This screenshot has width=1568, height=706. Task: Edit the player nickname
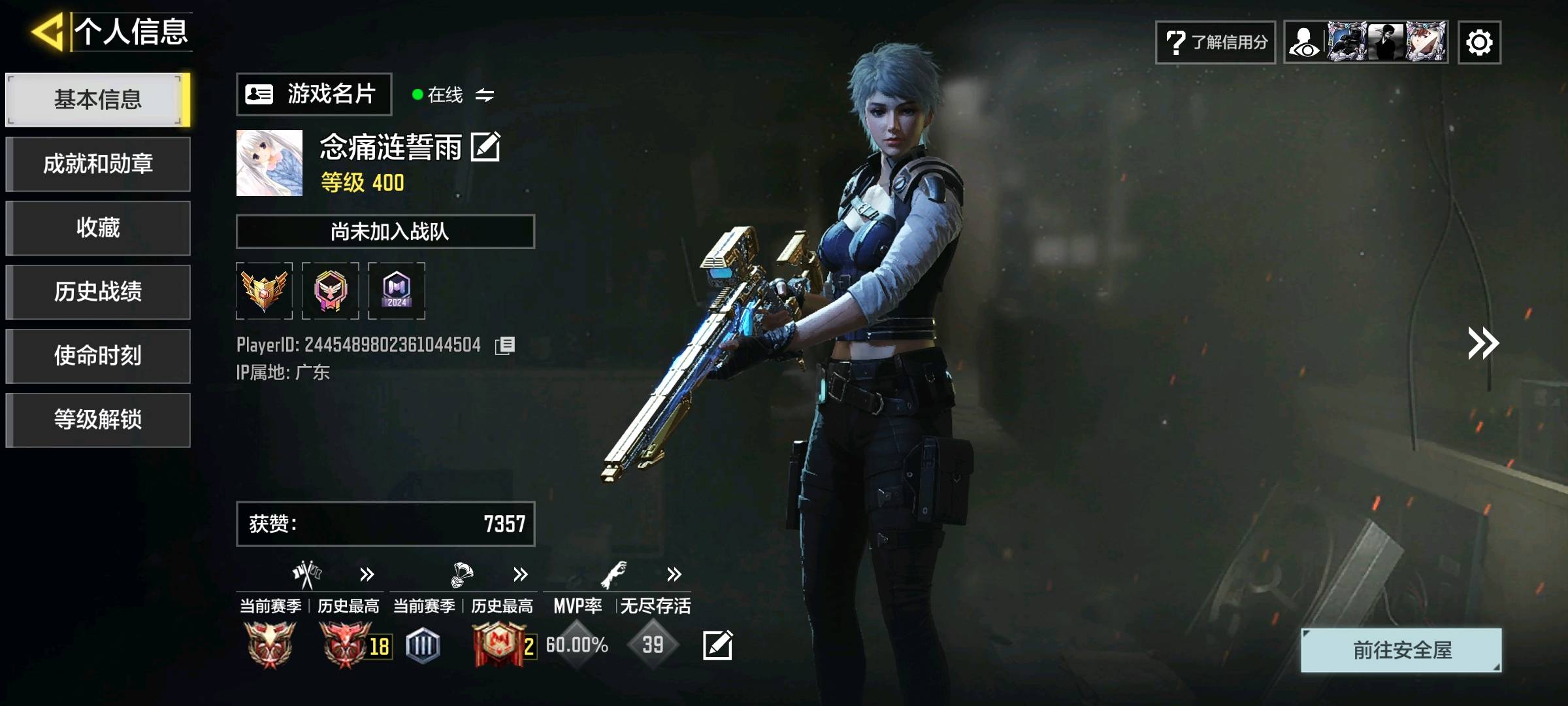pos(485,146)
